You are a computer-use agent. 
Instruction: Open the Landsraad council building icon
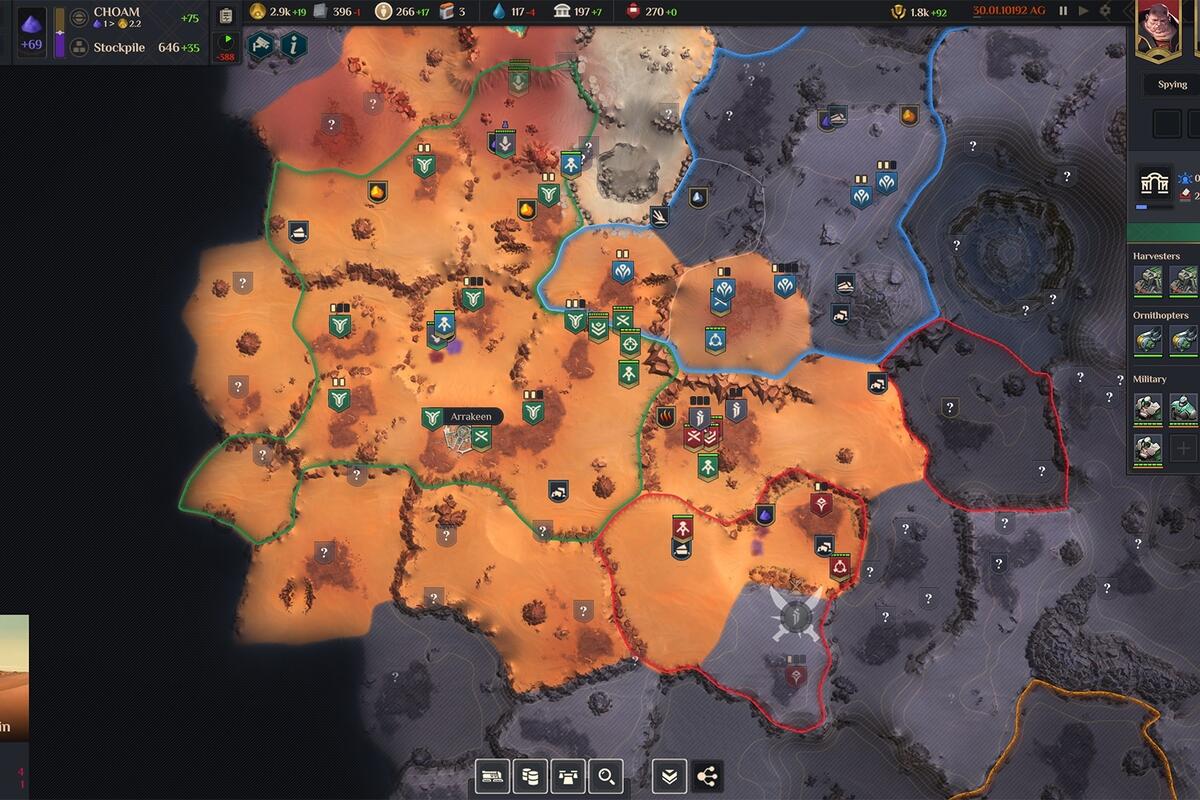pos(1156,186)
